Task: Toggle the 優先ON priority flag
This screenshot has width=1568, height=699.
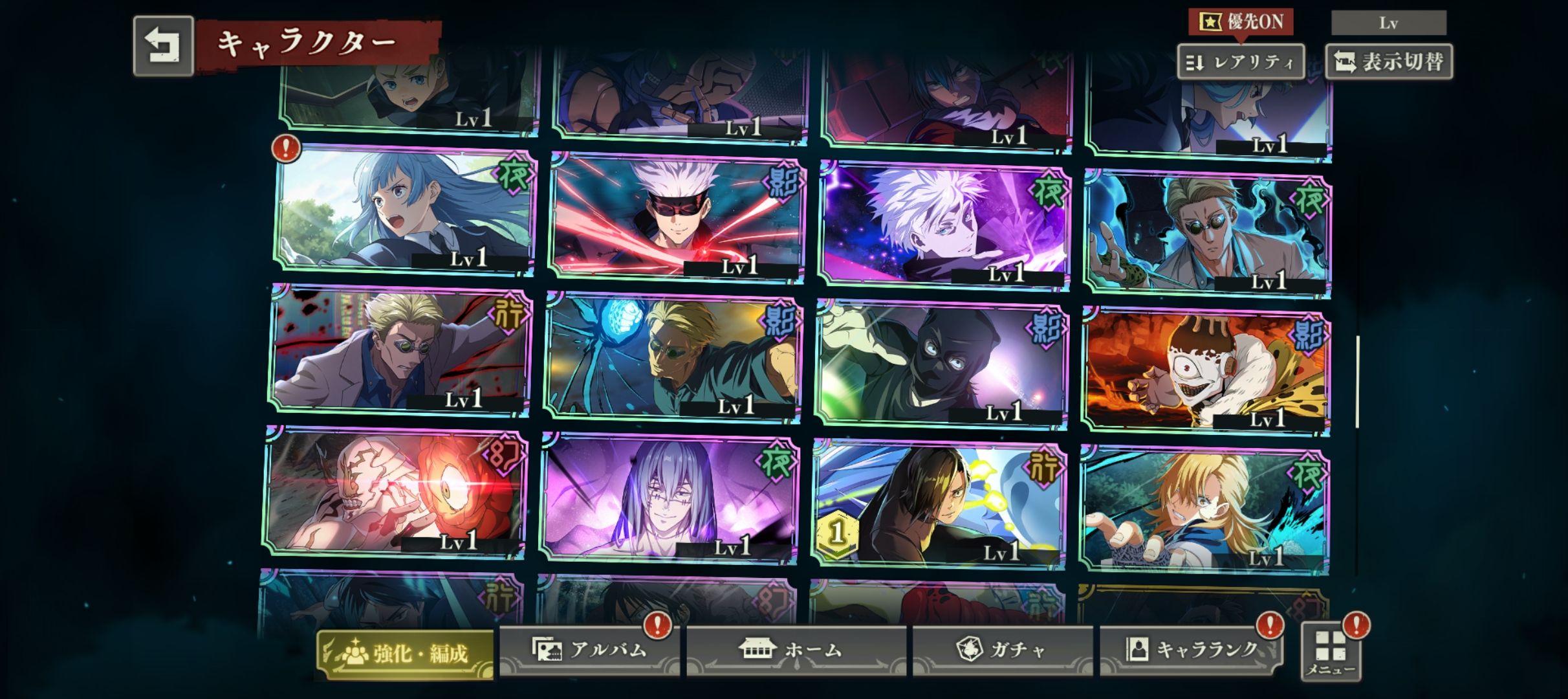Action: pos(1240,22)
